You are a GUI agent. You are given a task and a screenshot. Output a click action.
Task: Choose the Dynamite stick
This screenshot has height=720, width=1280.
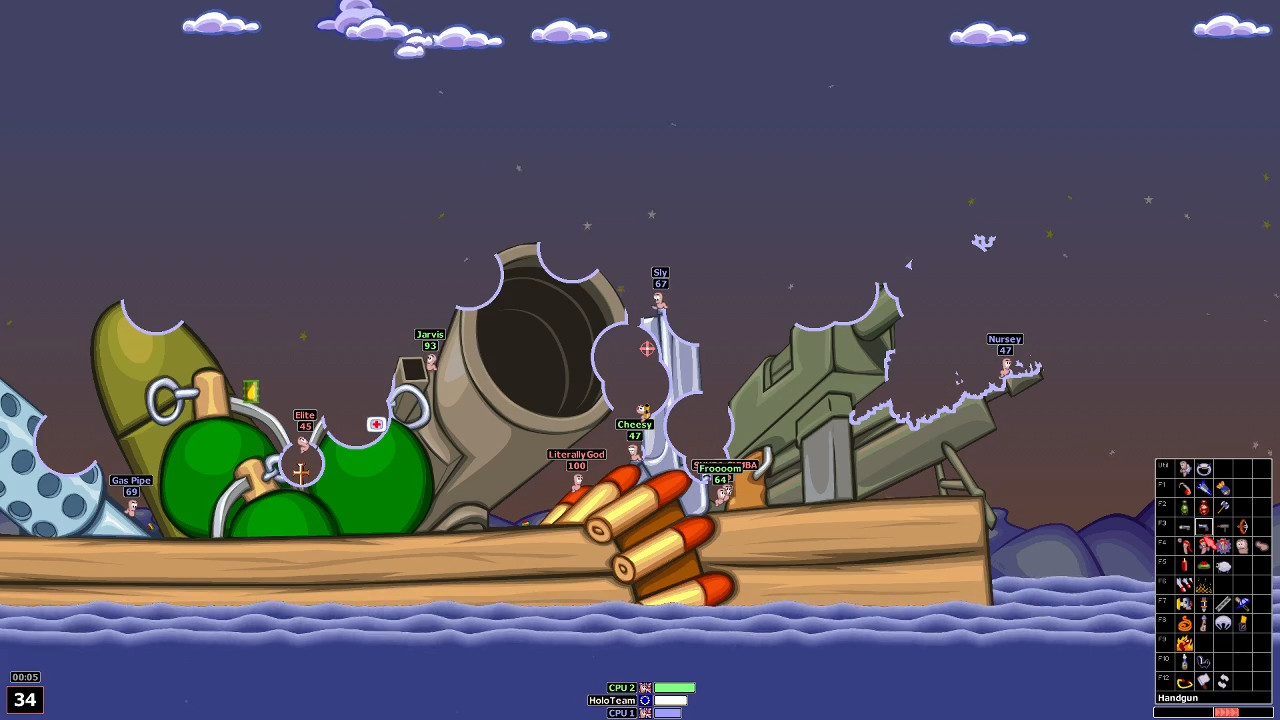tap(1185, 565)
